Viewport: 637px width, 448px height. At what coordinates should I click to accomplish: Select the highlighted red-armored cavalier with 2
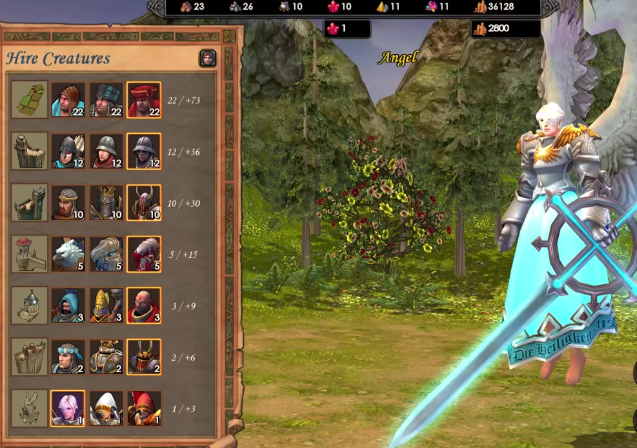pyautogui.click(x=144, y=357)
